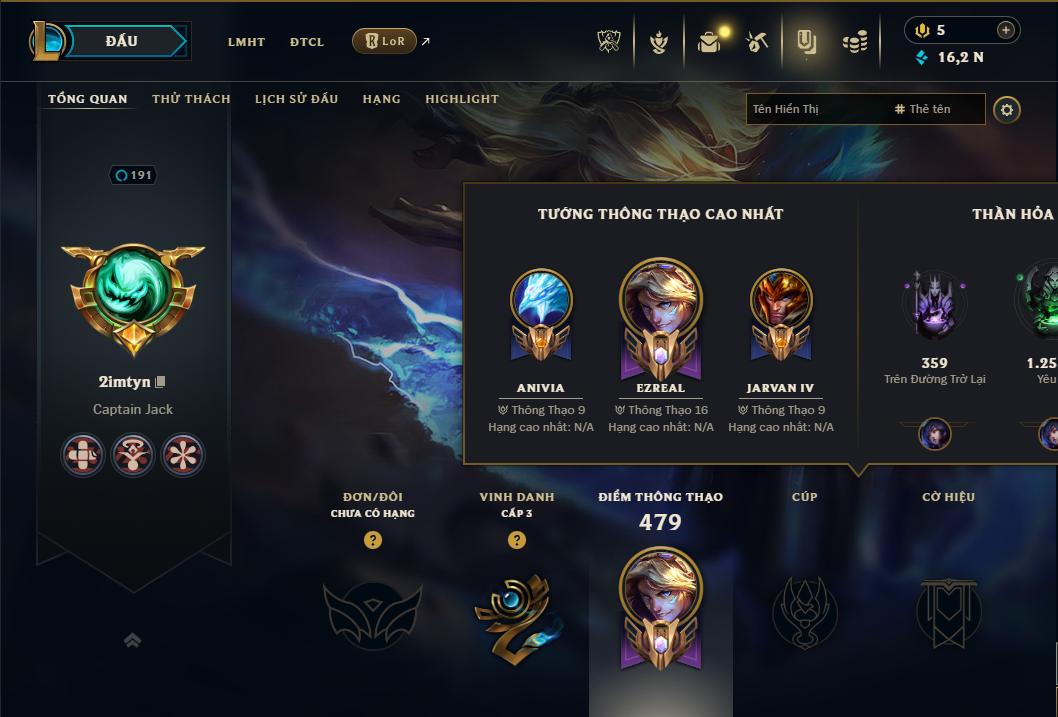Select the HẠNG tab
The image size is (1058, 717).
point(381,99)
